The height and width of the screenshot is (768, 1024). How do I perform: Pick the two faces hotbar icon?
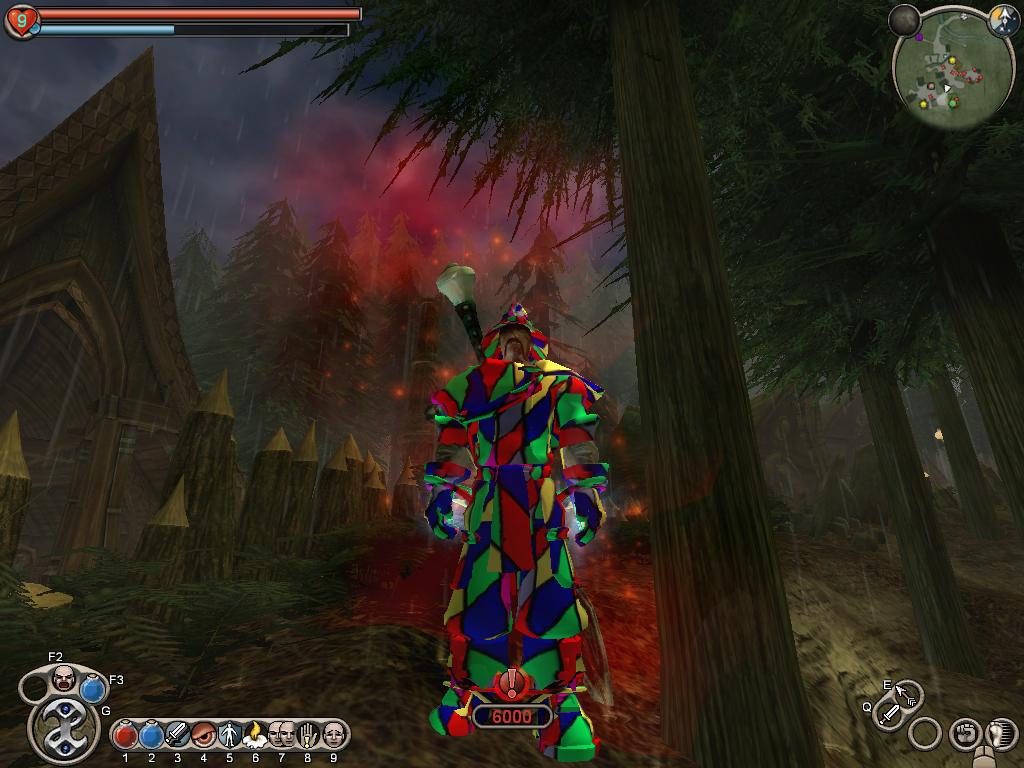[x=281, y=735]
